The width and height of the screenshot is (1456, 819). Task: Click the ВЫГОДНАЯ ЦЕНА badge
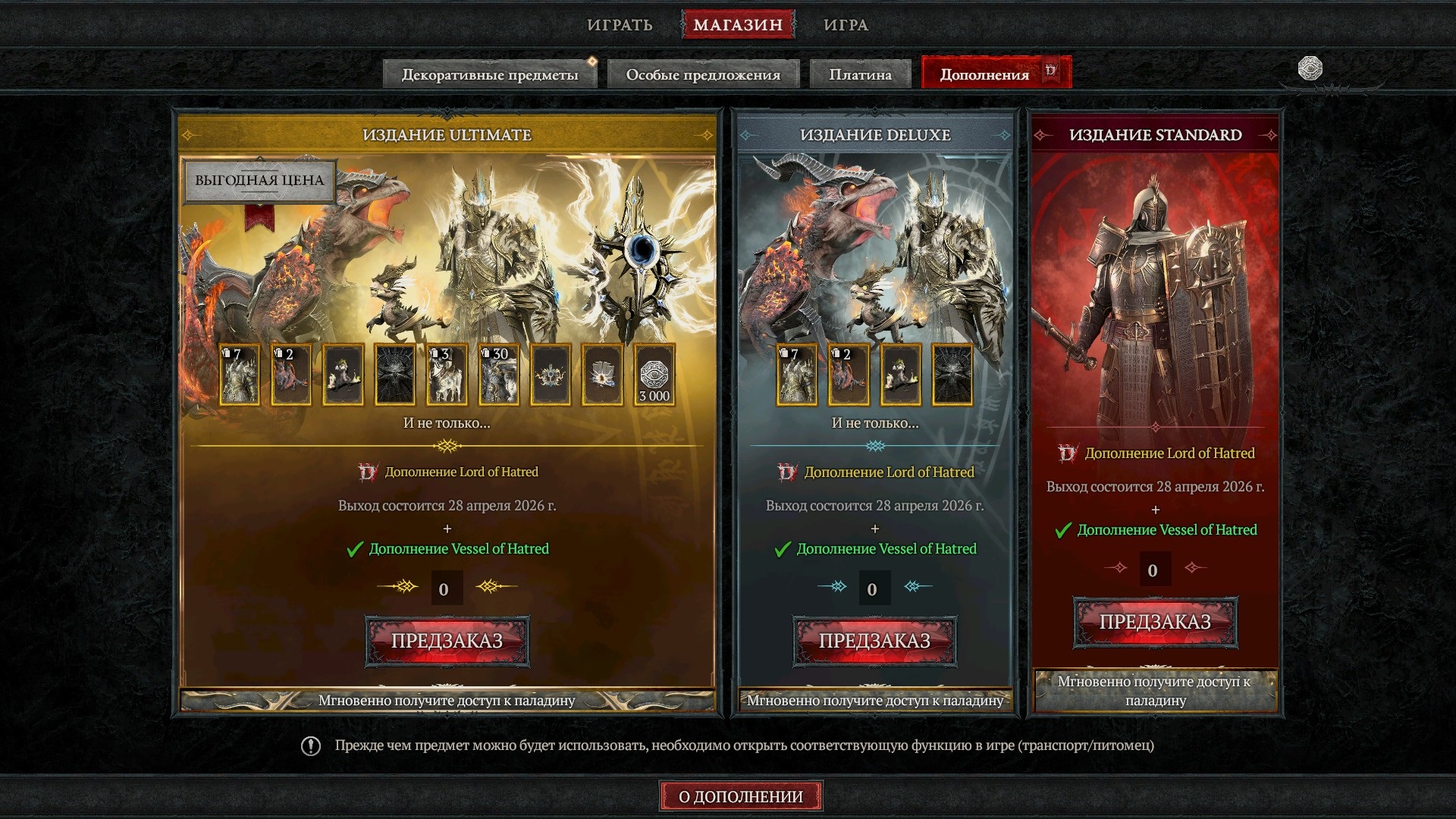coord(259,180)
